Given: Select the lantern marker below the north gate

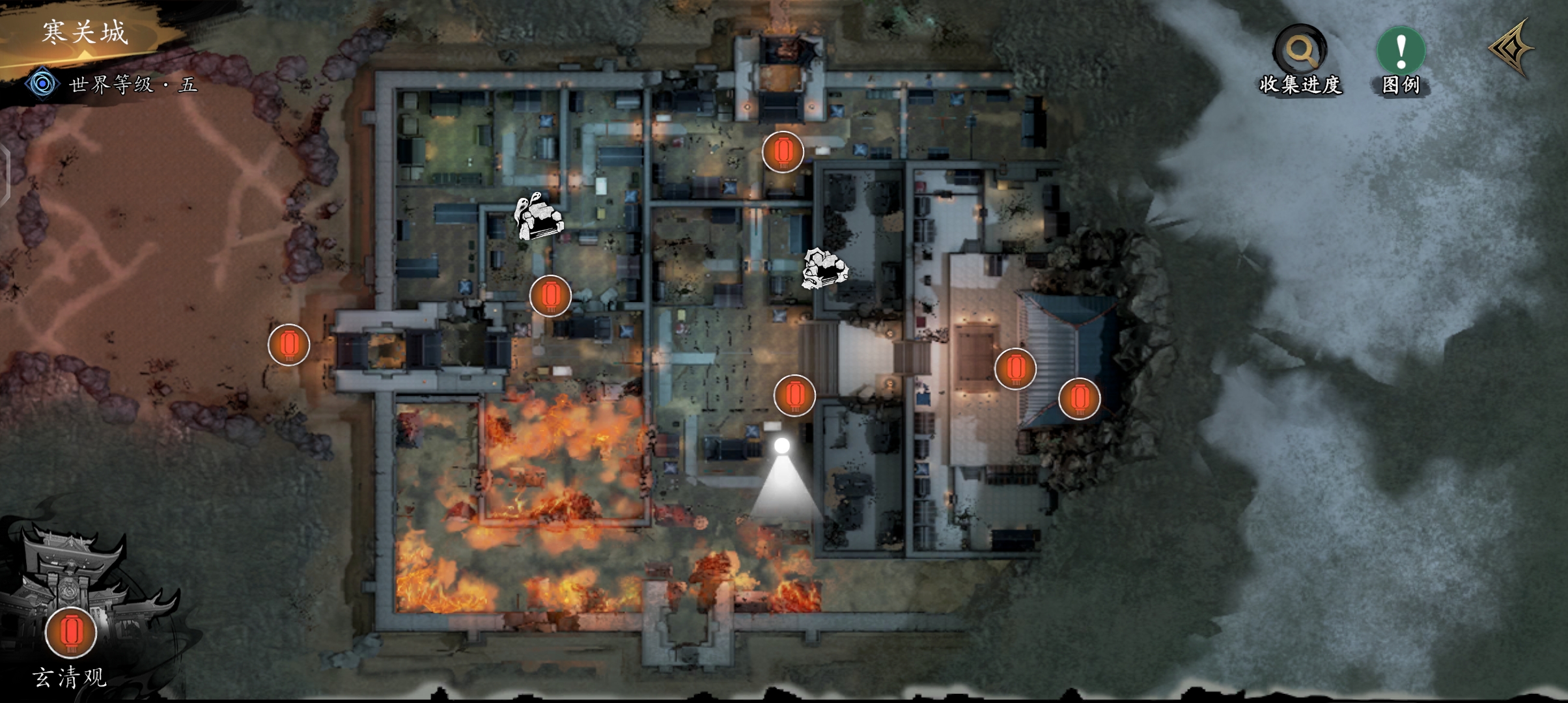Looking at the screenshot, I should (783, 152).
